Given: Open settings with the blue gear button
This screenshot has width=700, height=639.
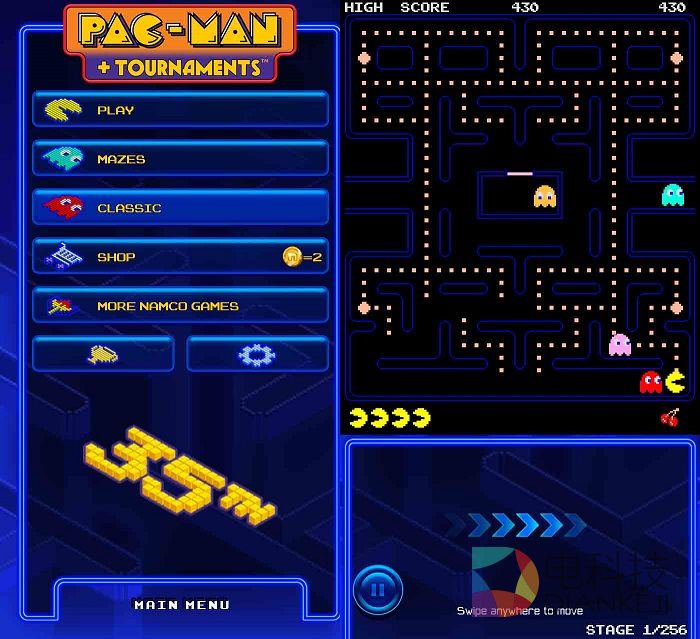Looking at the screenshot, I should coord(257,354).
